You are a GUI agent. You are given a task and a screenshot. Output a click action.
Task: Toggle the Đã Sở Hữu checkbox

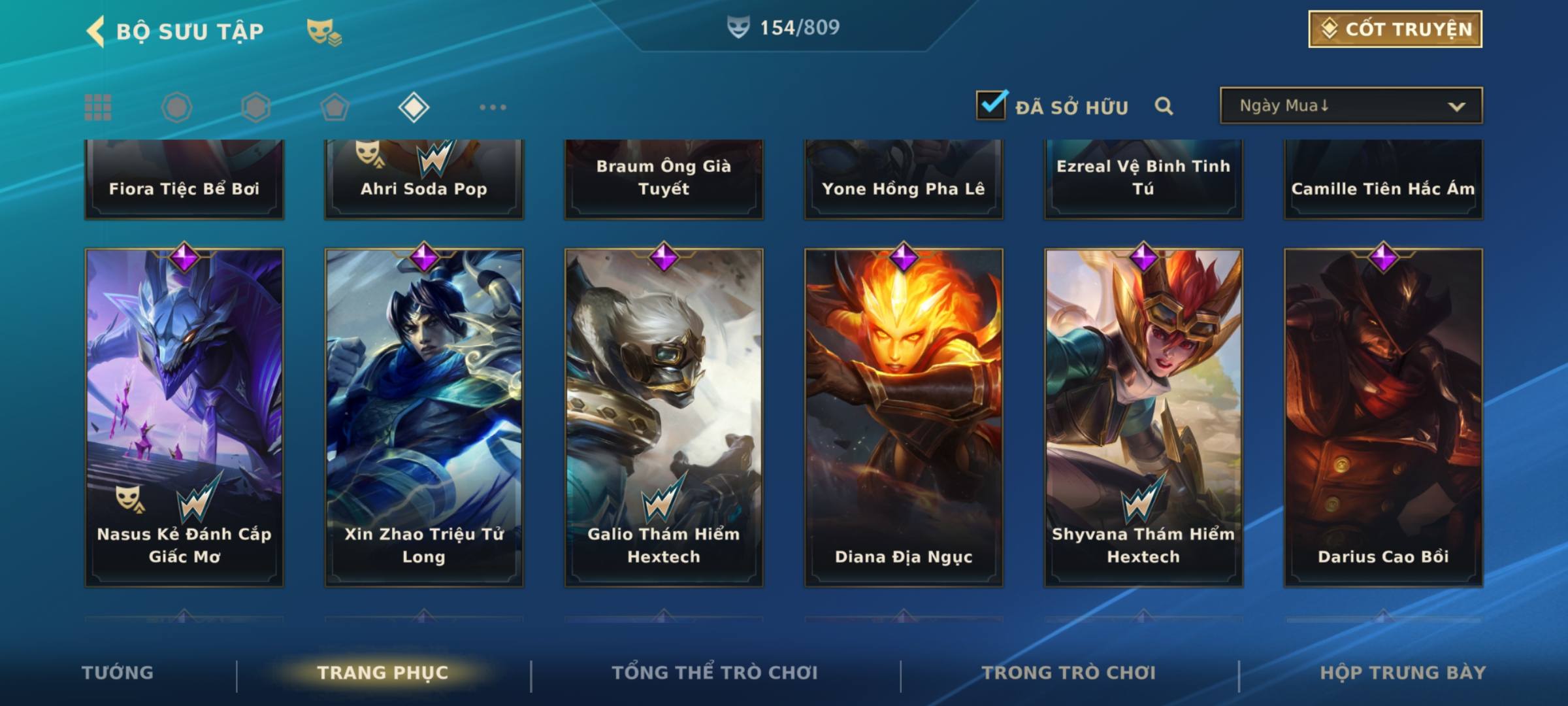[x=991, y=105]
